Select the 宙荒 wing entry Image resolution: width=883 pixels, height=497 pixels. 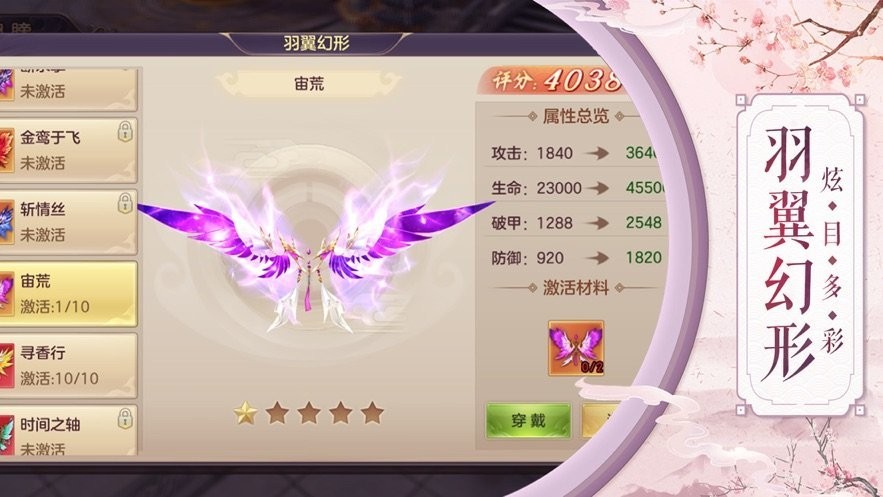click(x=68, y=293)
